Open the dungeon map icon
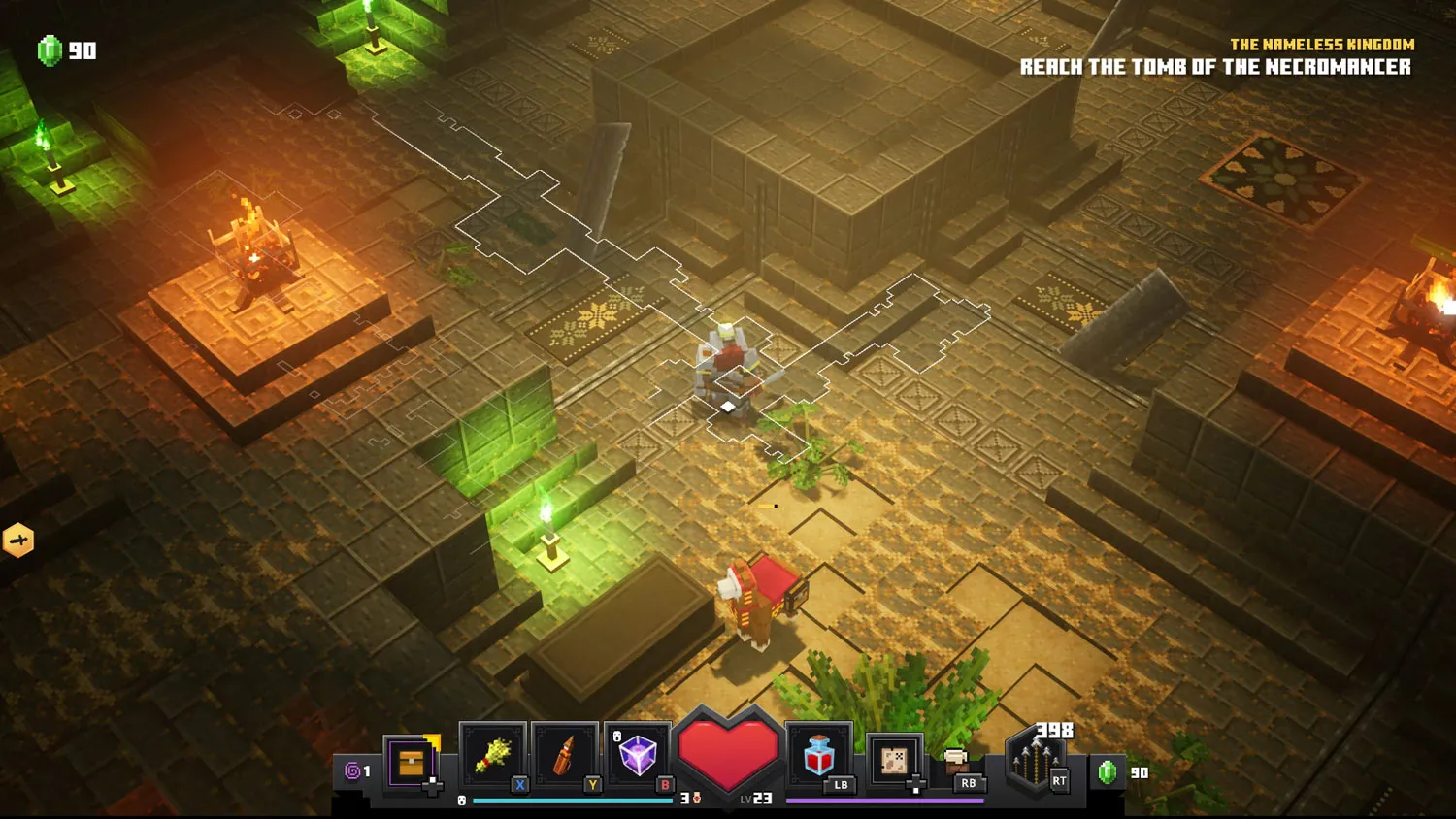 pos(894,760)
